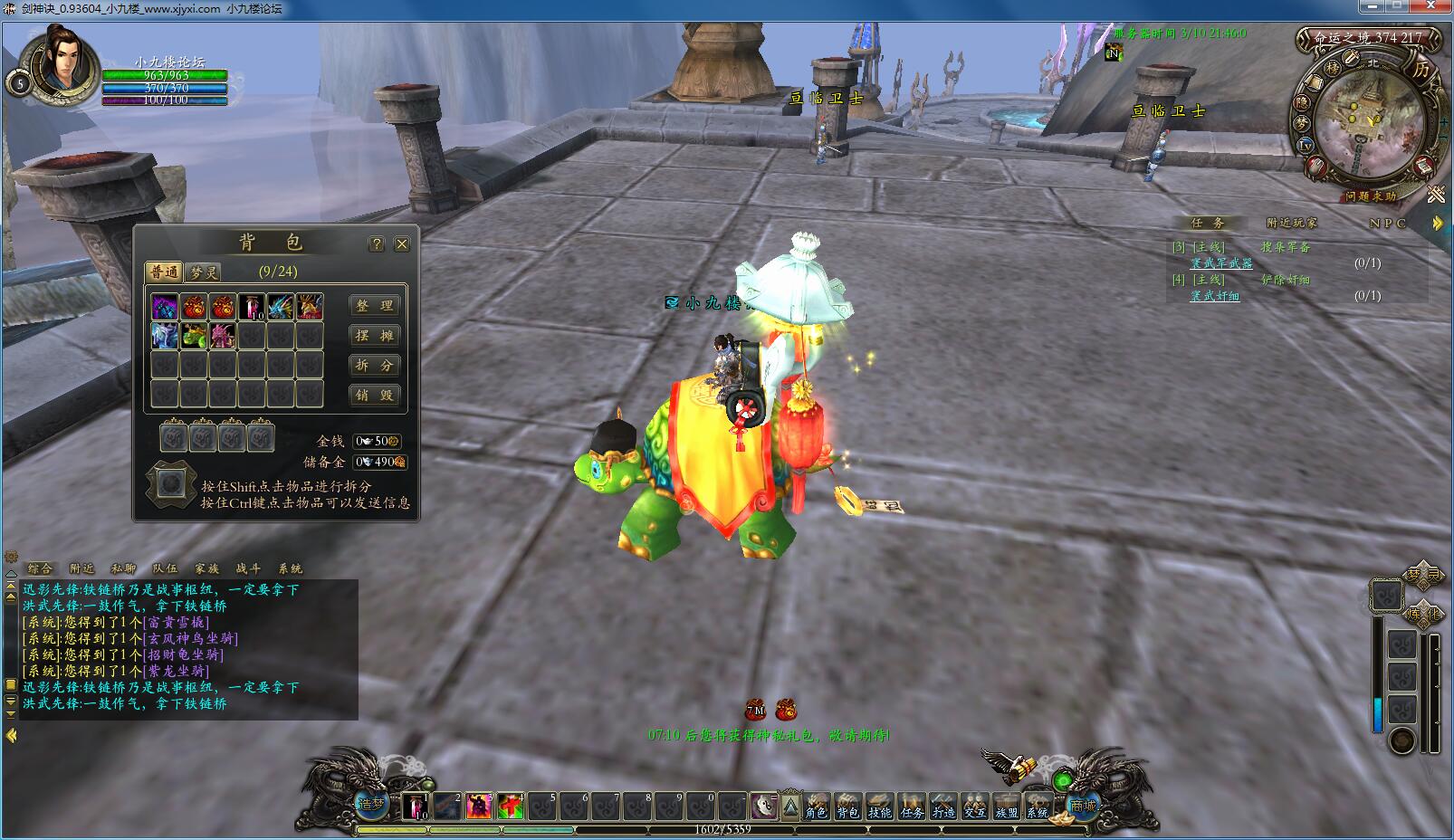Image resolution: width=1454 pixels, height=840 pixels.
Task: Click the 问题求助 help button
Action: 1370,196
